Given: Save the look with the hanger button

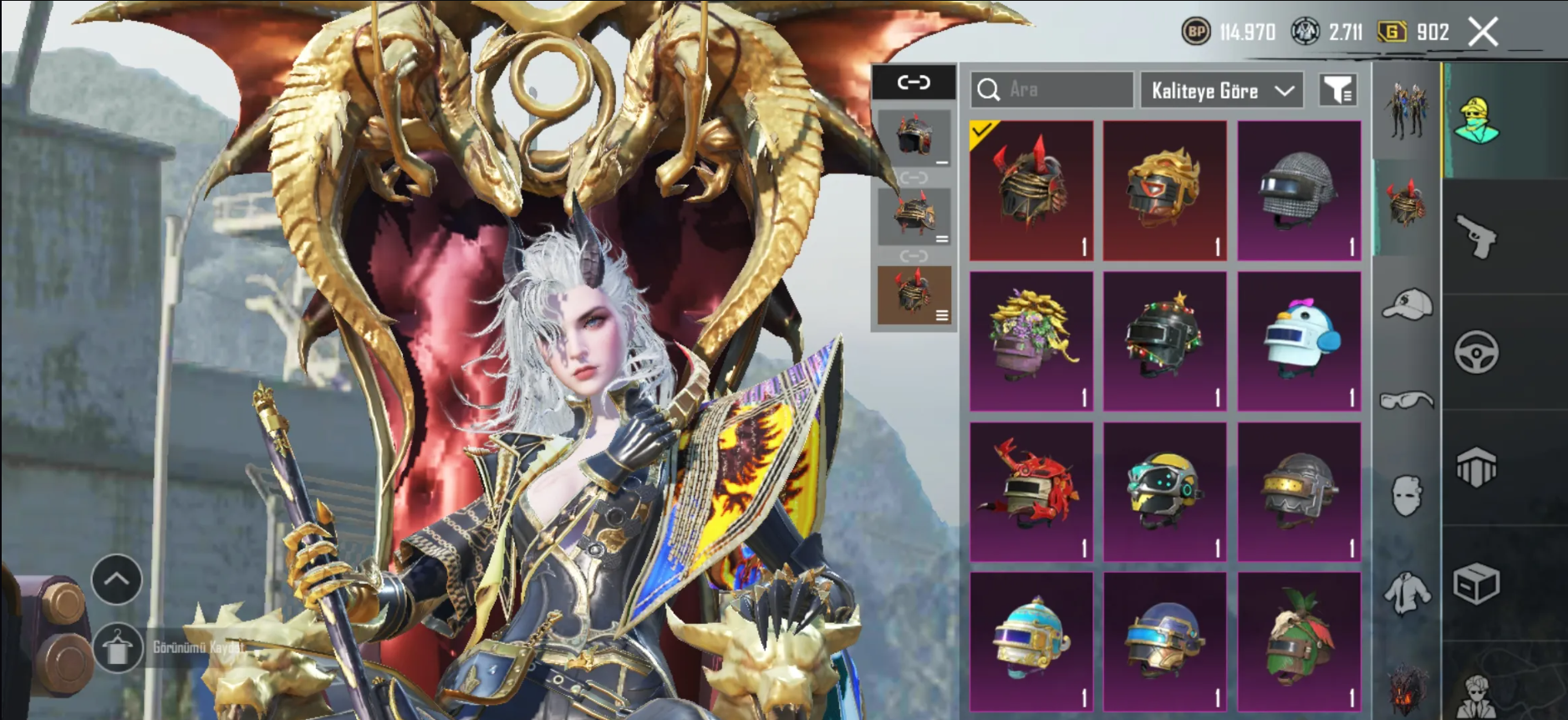Looking at the screenshot, I should pos(117,648).
